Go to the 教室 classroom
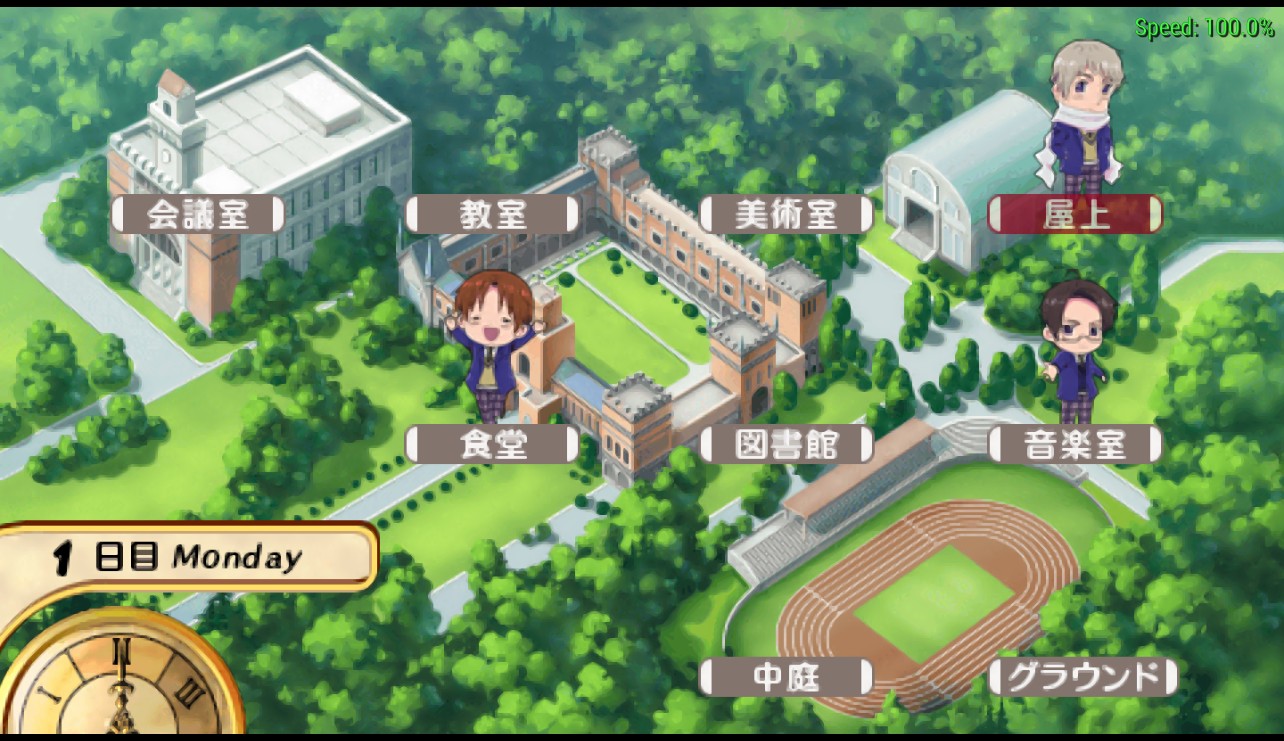The height and width of the screenshot is (741, 1284). (492, 214)
